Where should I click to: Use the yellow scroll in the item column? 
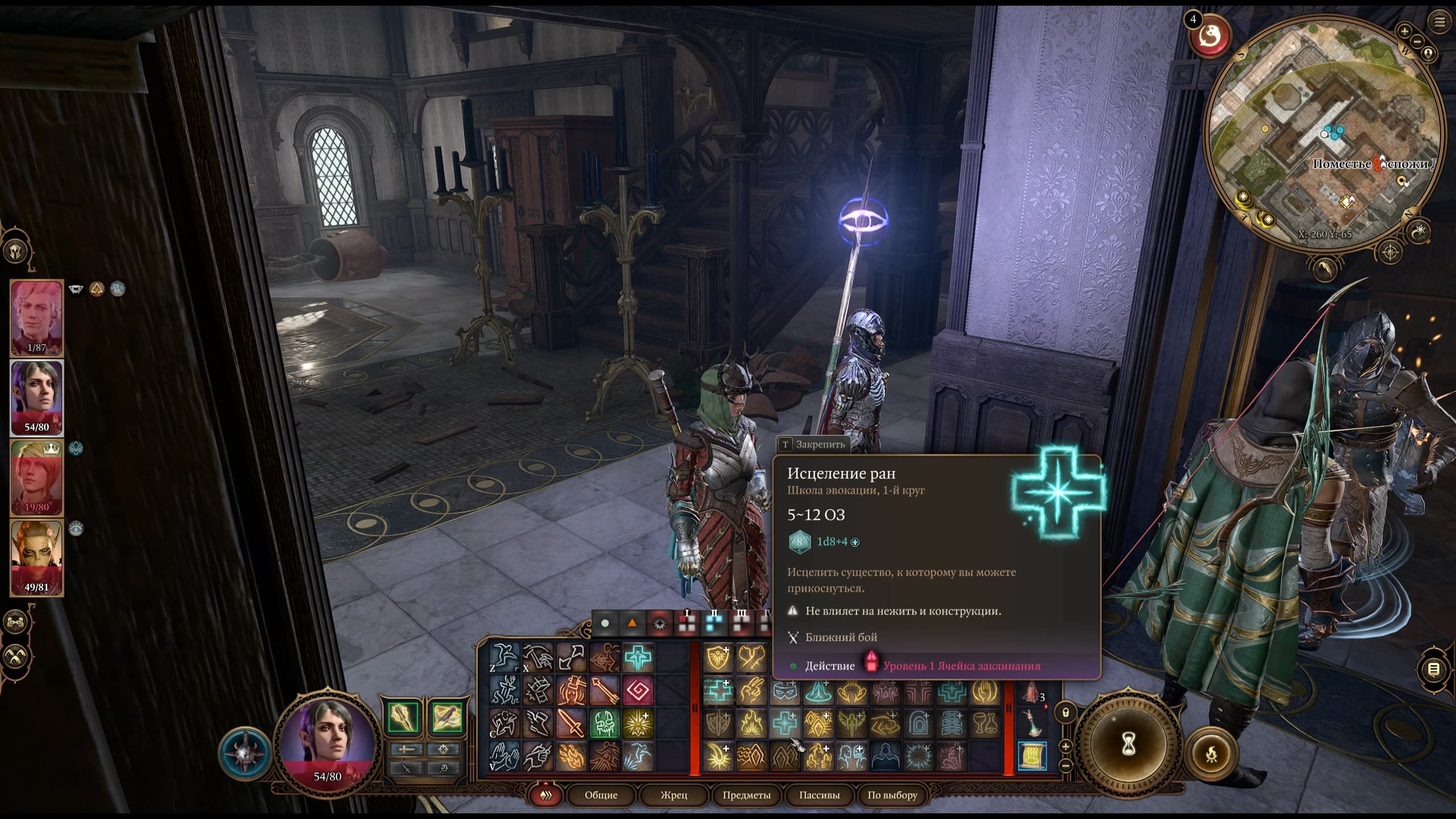pos(1032,755)
